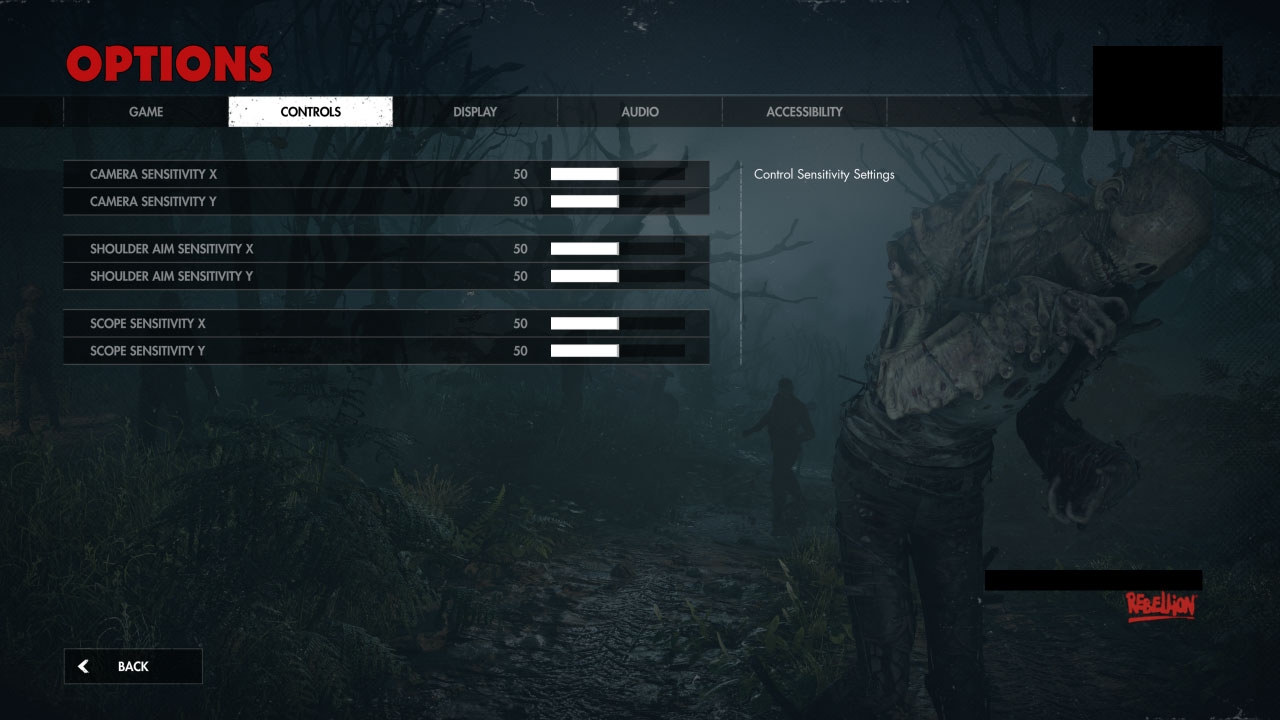Viewport: 1280px width, 720px height.
Task: Click the BACK button
Action: pyautogui.click(x=132, y=666)
